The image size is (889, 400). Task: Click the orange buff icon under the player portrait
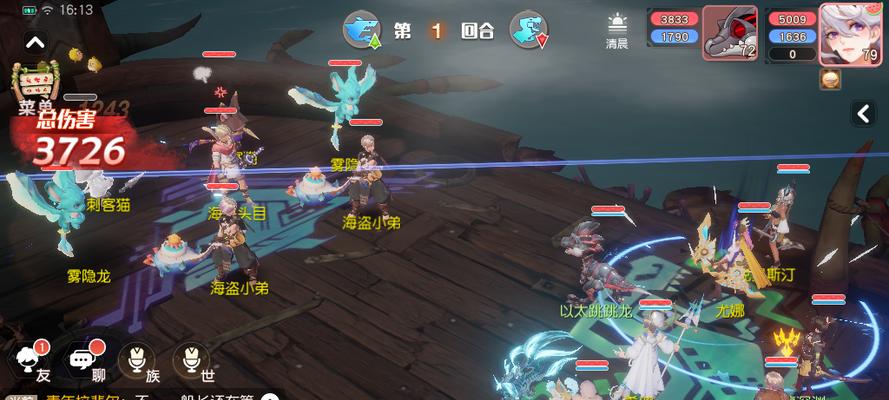coord(829,79)
